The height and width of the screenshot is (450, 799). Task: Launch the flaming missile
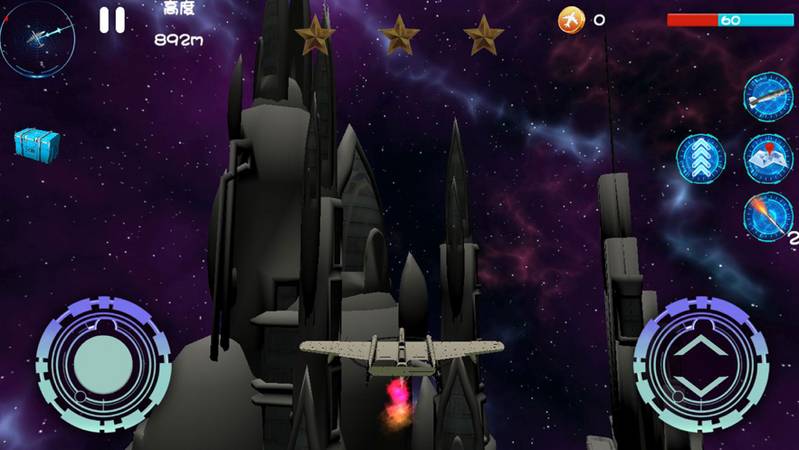tap(767, 216)
